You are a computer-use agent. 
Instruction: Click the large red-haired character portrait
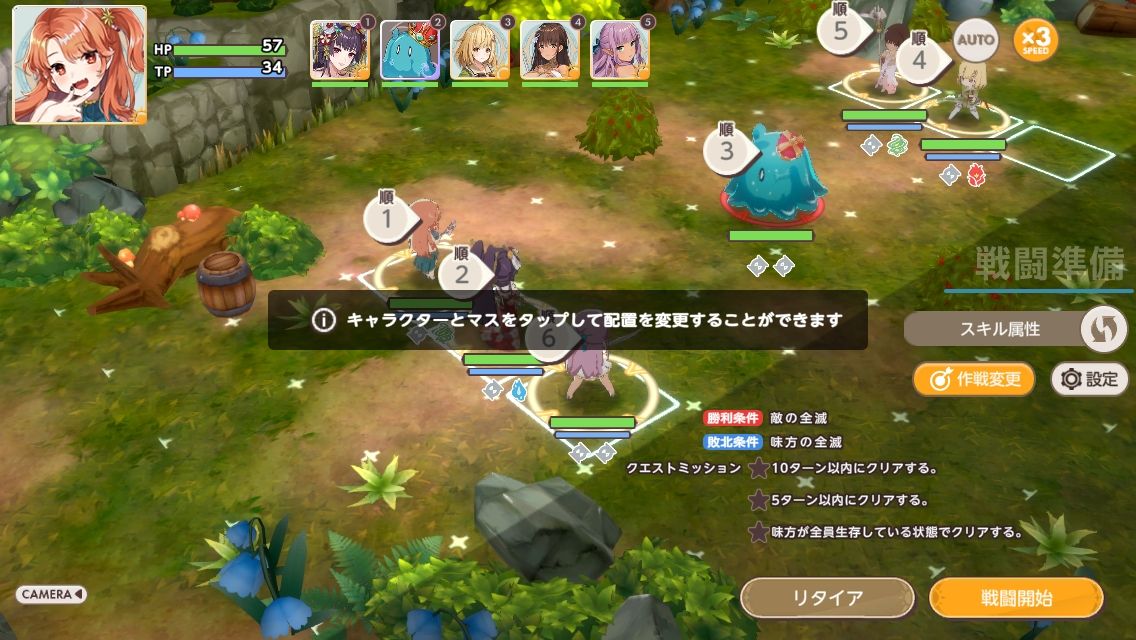(x=80, y=65)
